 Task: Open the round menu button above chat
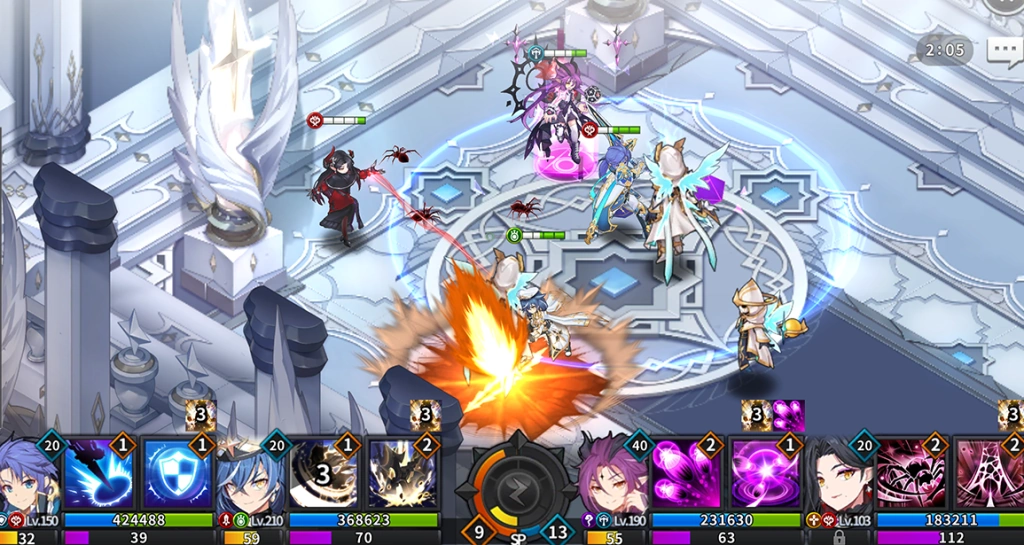click(x=1004, y=4)
